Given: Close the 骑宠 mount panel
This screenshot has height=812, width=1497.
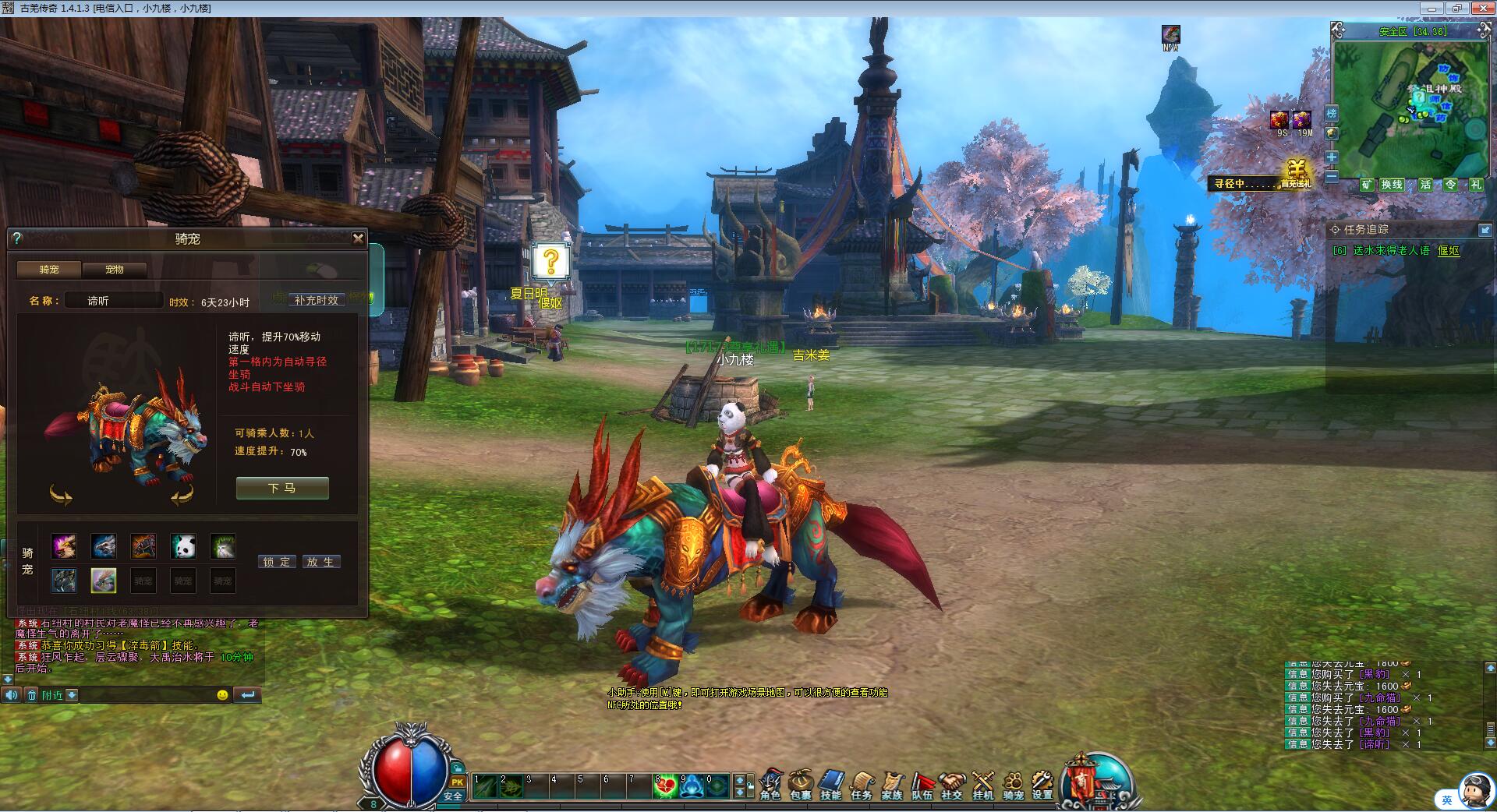Looking at the screenshot, I should [x=358, y=238].
